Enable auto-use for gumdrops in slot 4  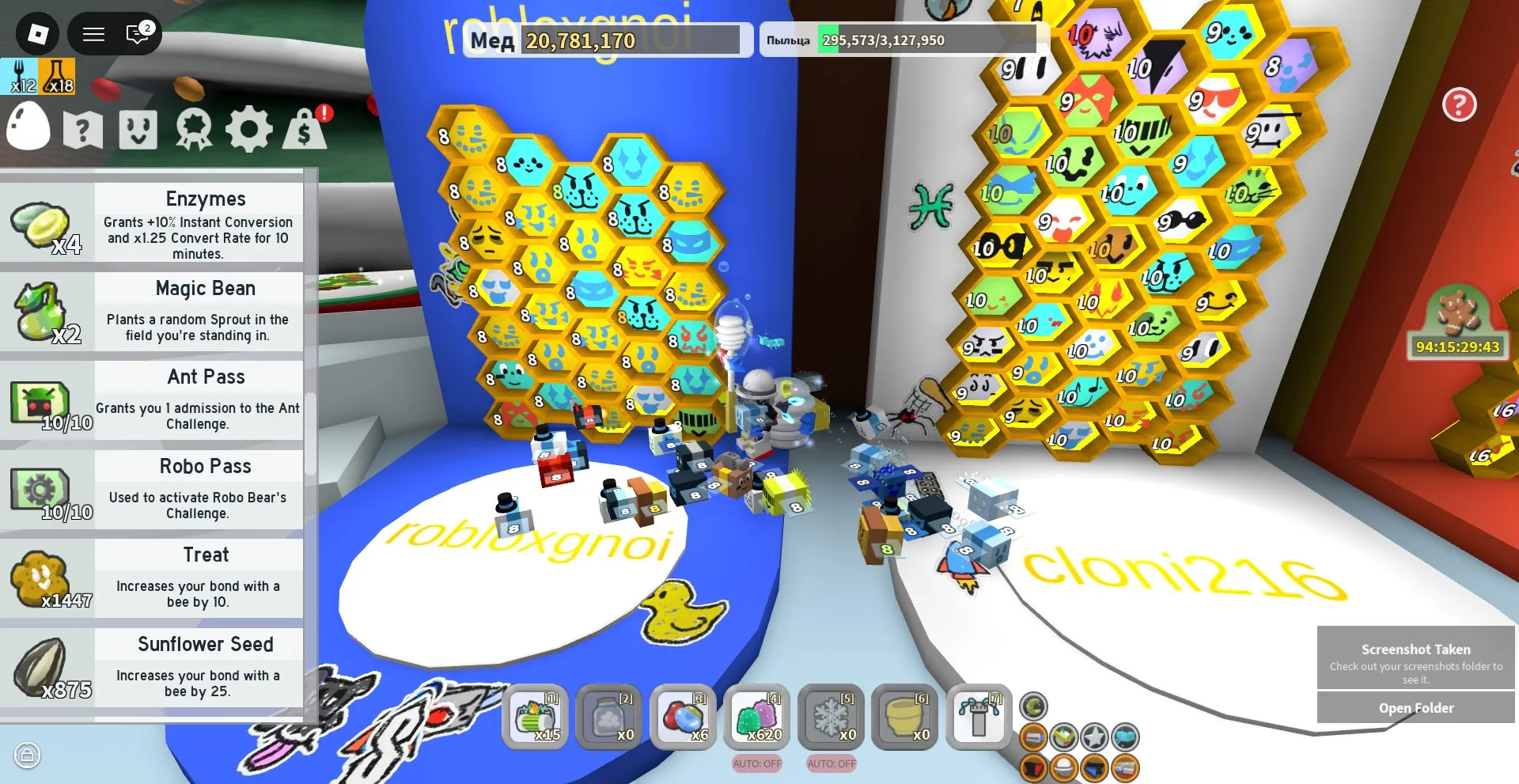click(756, 764)
